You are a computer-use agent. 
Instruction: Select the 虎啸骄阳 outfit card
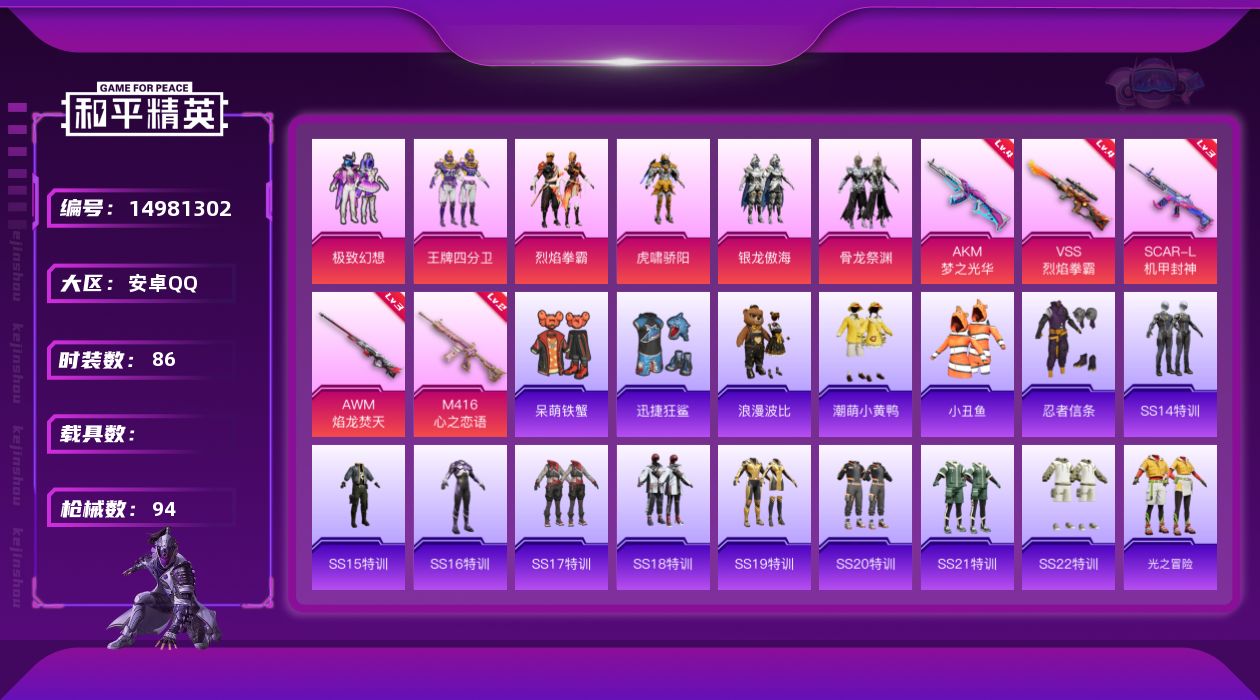pos(663,211)
